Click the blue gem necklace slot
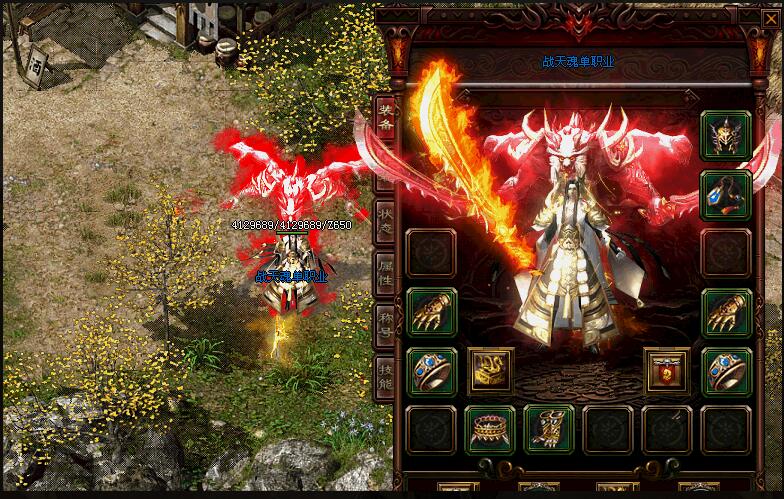This screenshot has height=499, width=784. [726, 195]
